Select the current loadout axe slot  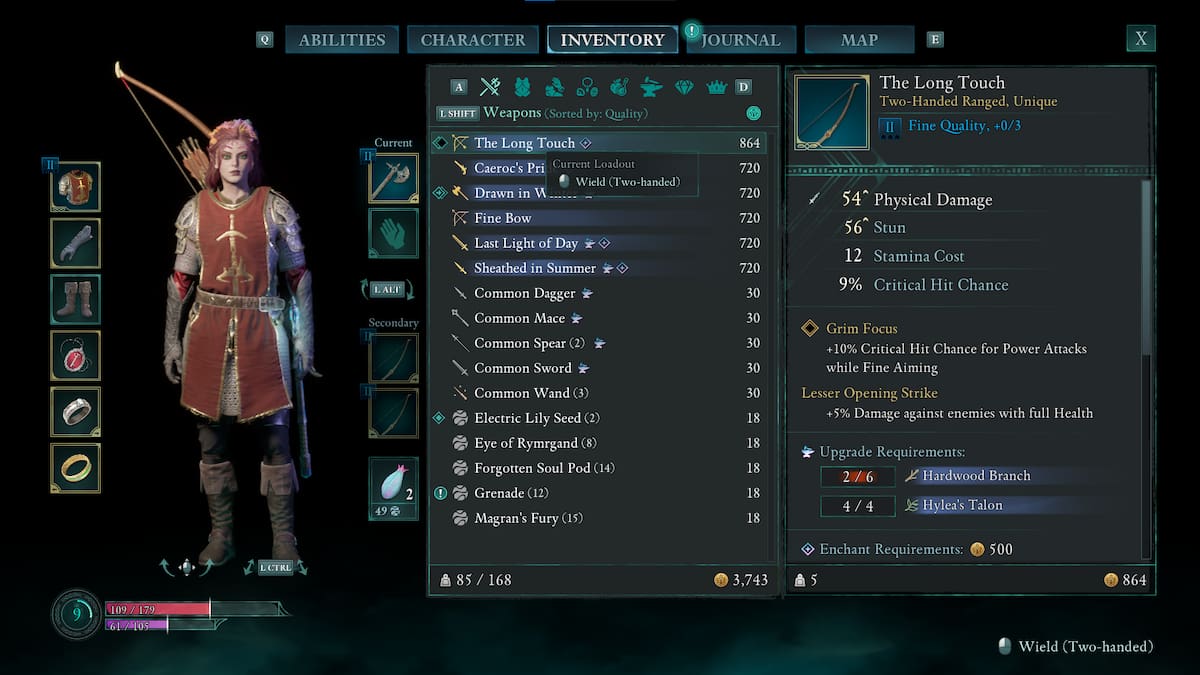[x=393, y=179]
